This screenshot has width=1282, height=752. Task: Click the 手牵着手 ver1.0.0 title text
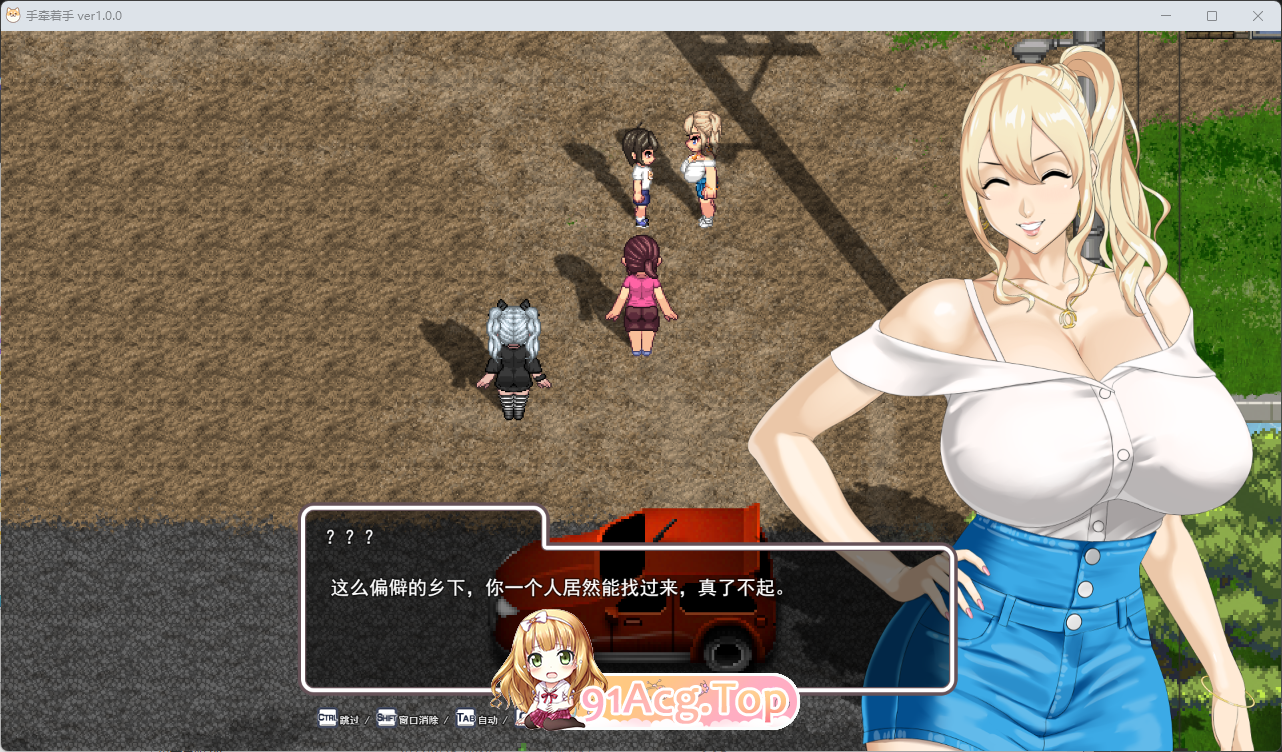pos(73,15)
